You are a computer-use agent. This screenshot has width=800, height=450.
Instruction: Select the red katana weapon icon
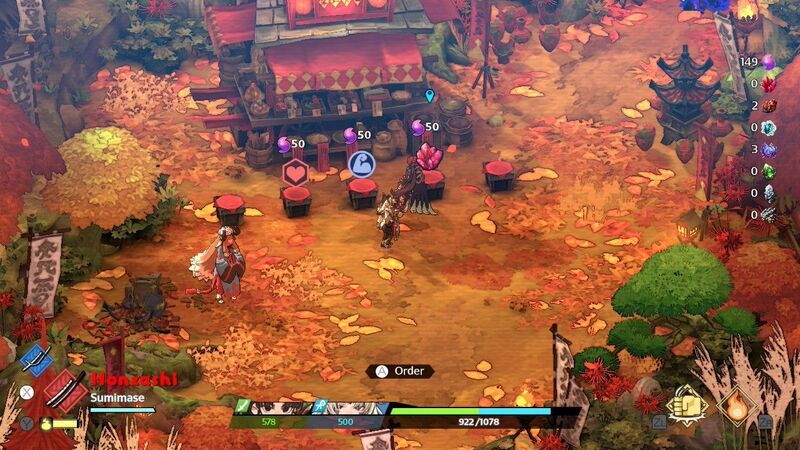coord(65,390)
